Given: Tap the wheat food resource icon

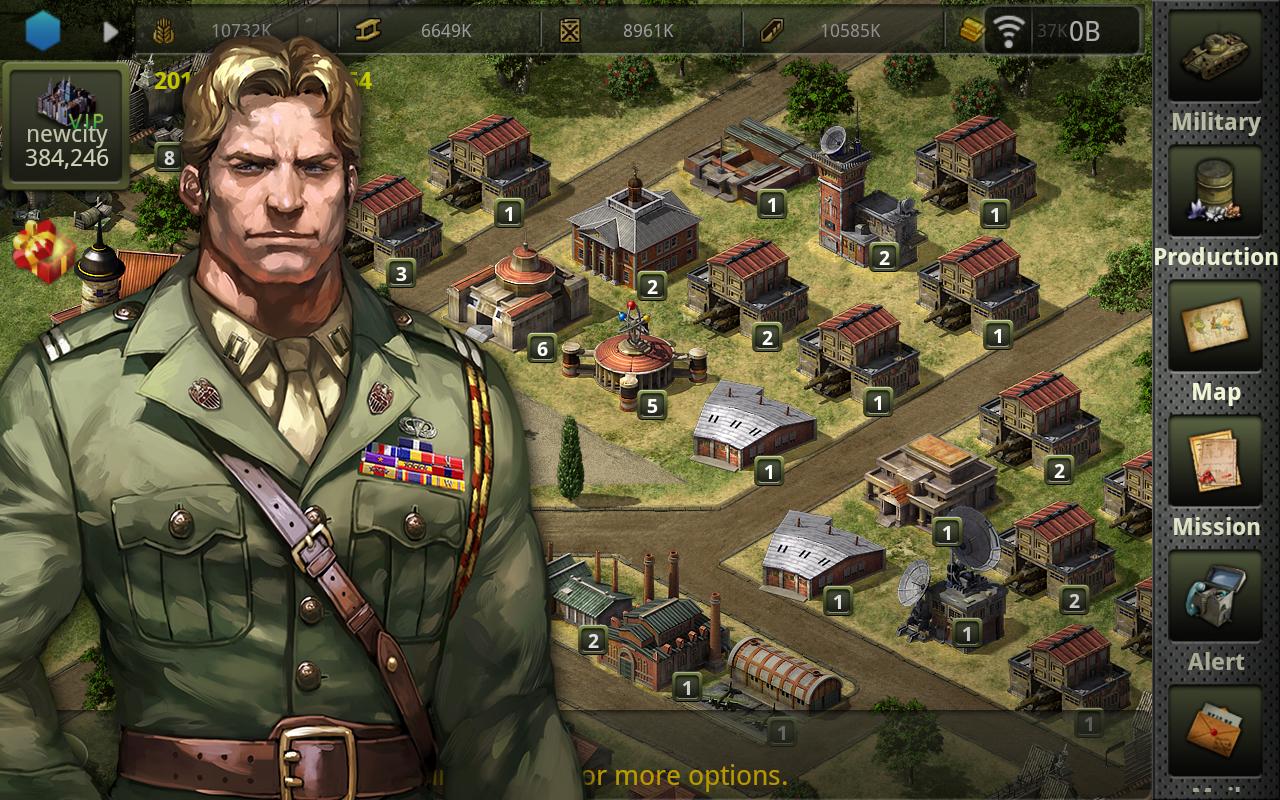Looking at the screenshot, I should pyautogui.click(x=163, y=31).
